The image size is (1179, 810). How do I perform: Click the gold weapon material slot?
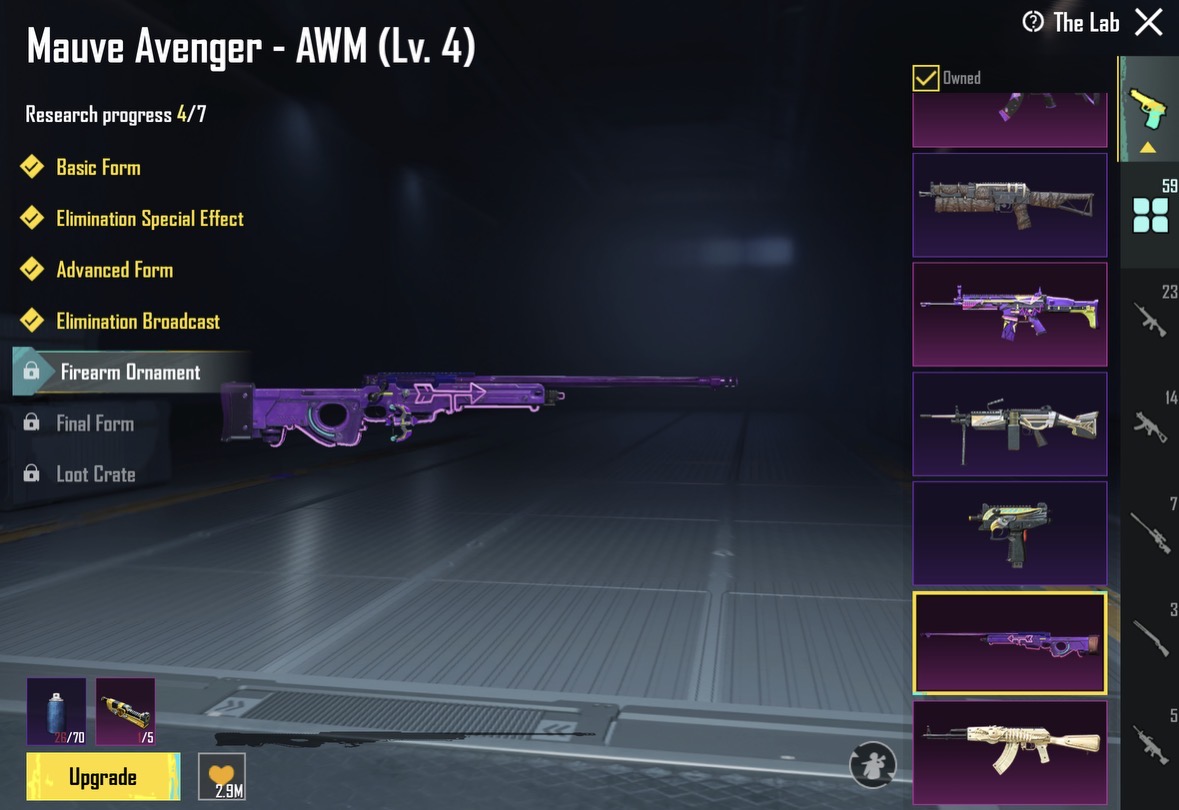click(x=126, y=711)
